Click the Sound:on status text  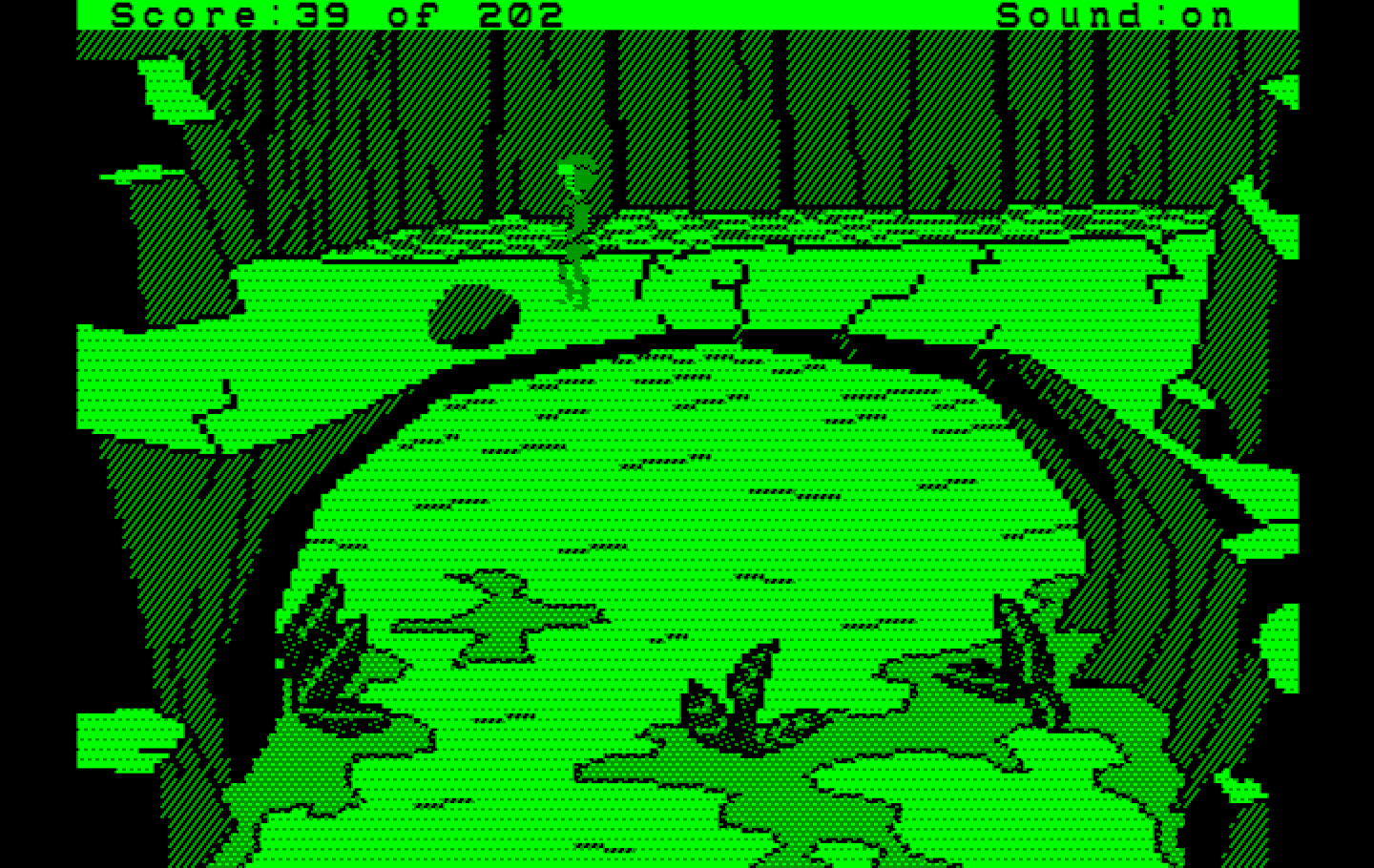1116,13
